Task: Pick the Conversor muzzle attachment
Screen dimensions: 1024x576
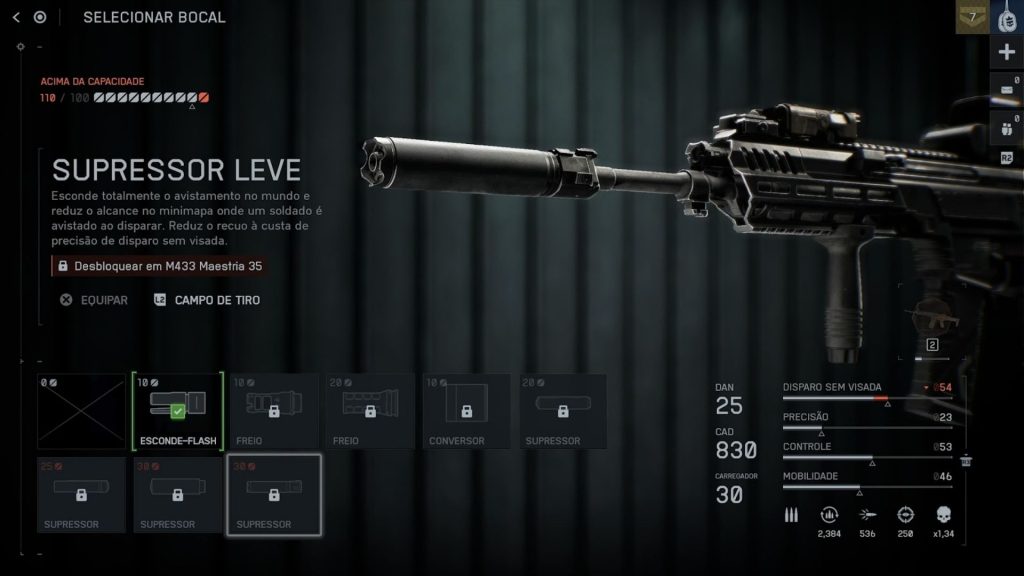Action: click(x=465, y=411)
